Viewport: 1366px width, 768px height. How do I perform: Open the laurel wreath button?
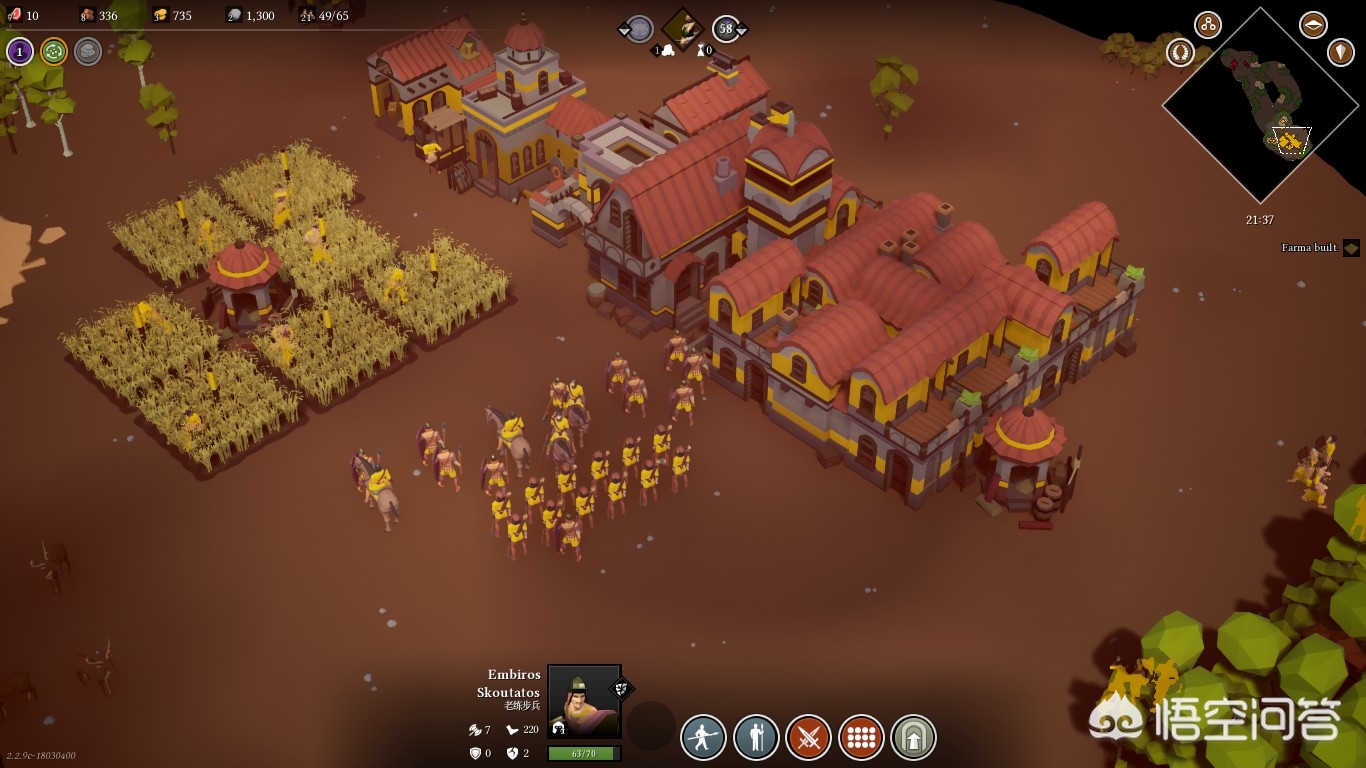pyautogui.click(x=1180, y=52)
